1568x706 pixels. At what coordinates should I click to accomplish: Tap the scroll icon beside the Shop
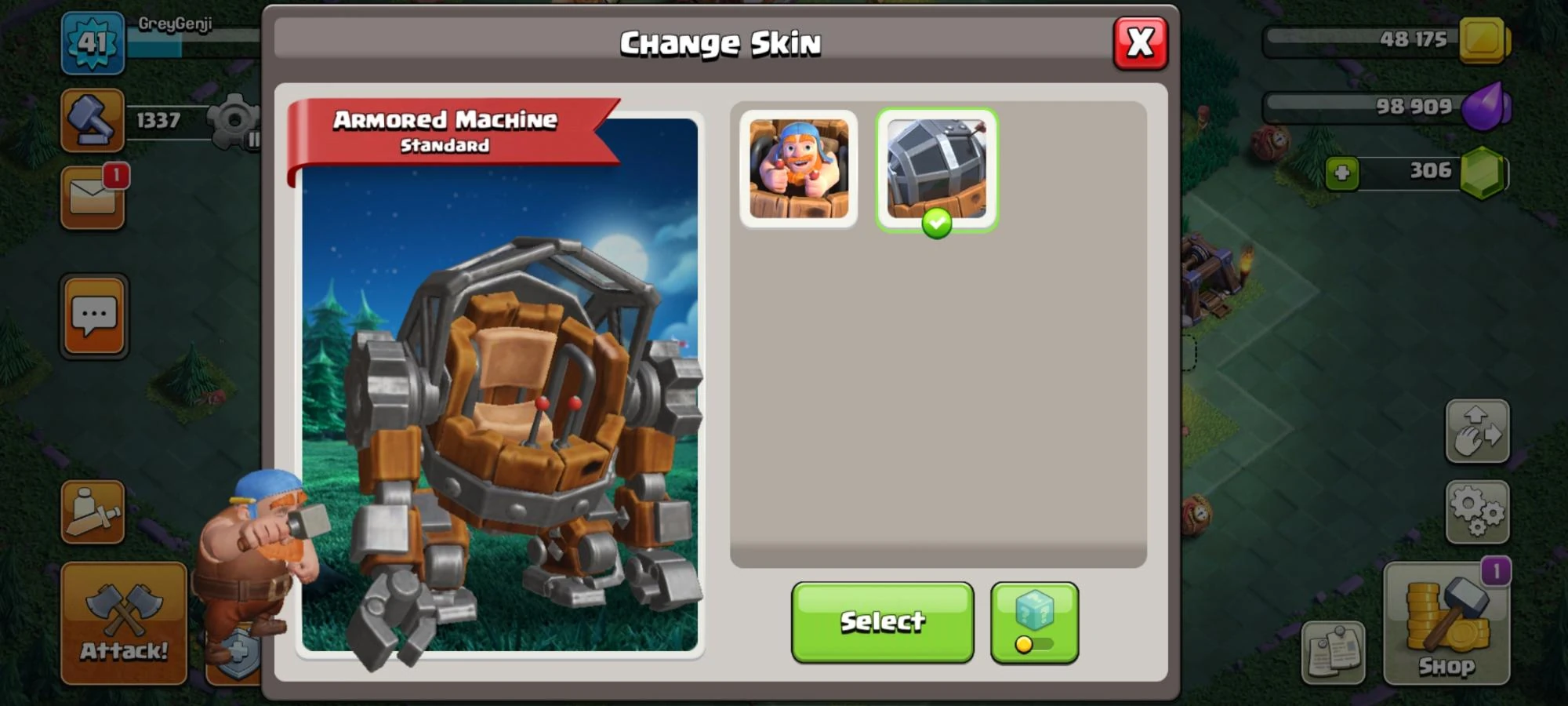(1335, 650)
